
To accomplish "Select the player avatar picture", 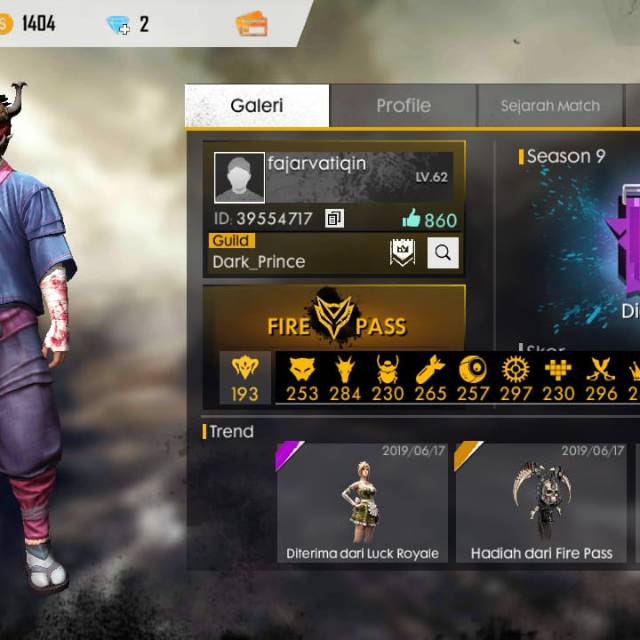I will (239, 178).
